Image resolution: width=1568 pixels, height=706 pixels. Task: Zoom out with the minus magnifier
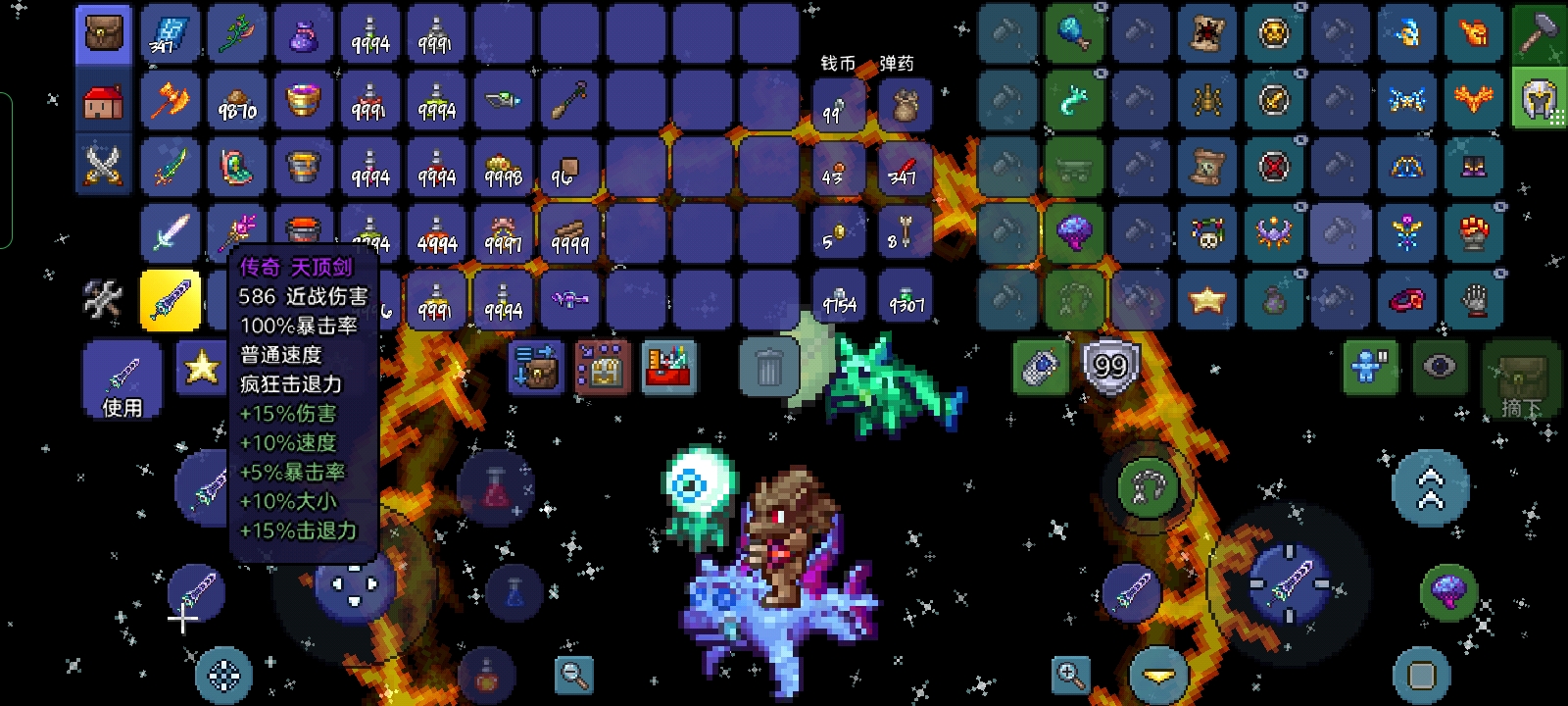[x=573, y=675]
